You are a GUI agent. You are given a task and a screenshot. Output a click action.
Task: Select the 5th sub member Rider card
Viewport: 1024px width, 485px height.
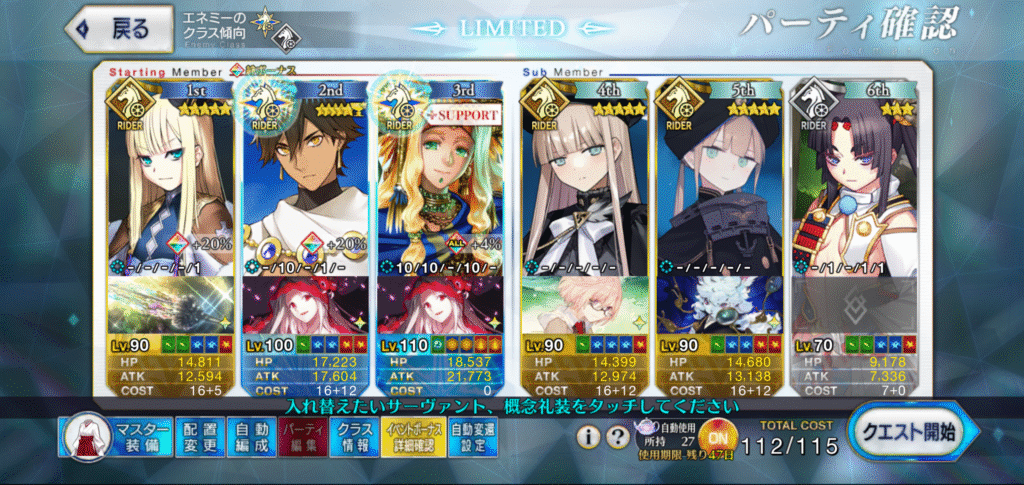(x=719, y=180)
